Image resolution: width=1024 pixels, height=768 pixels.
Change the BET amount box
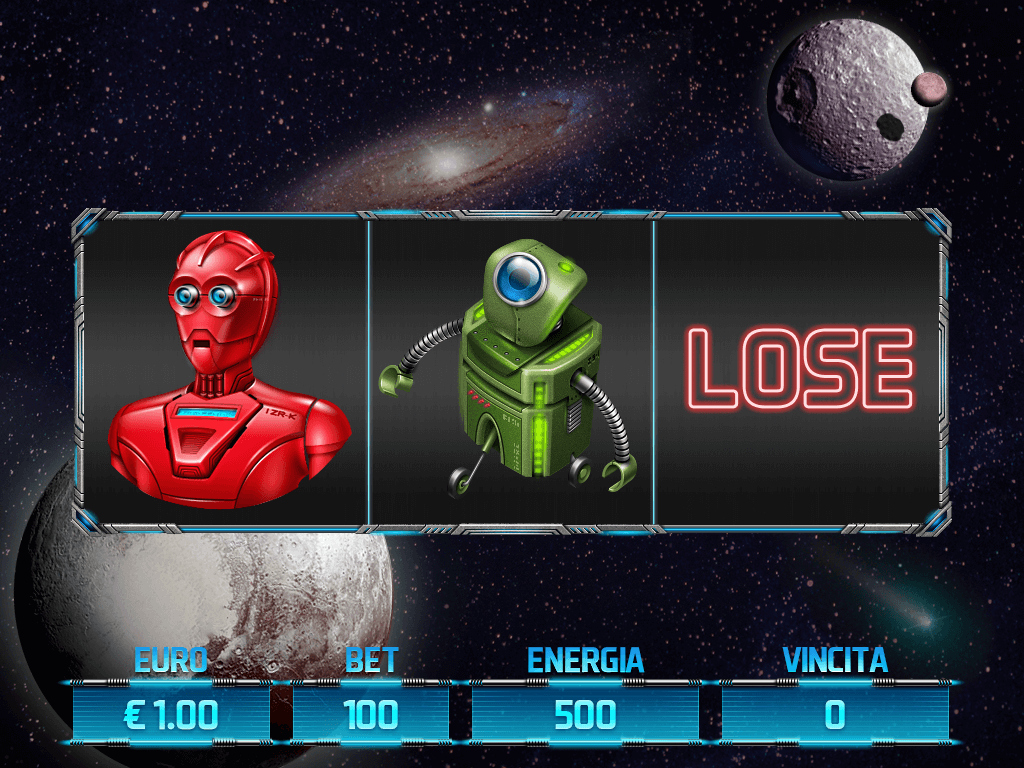pos(371,714)
